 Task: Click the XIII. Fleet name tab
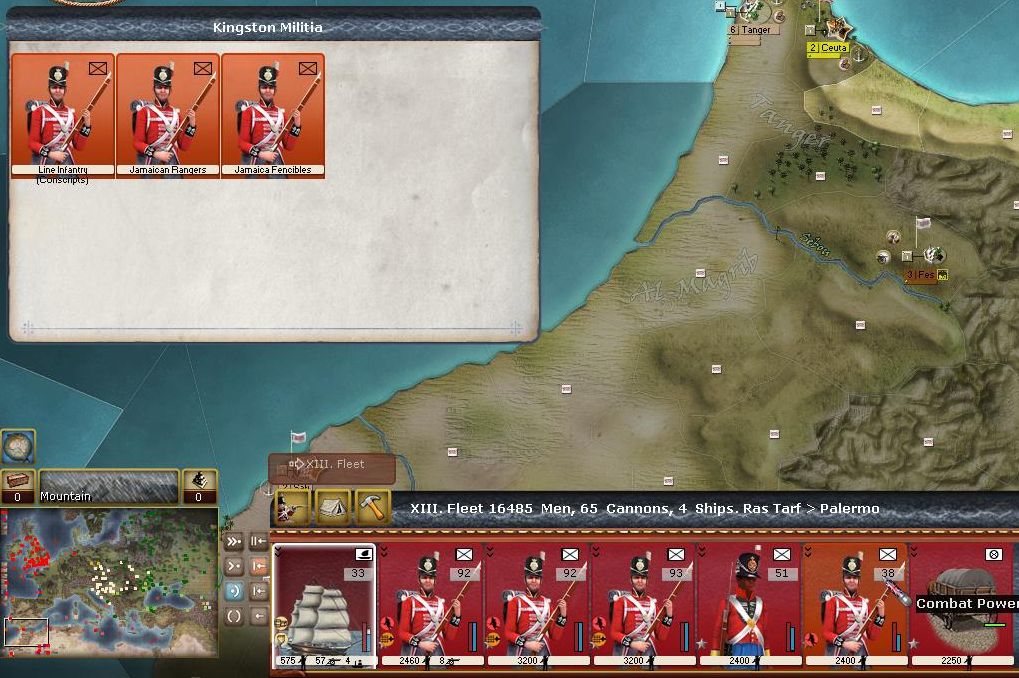[x=331, y=465]
